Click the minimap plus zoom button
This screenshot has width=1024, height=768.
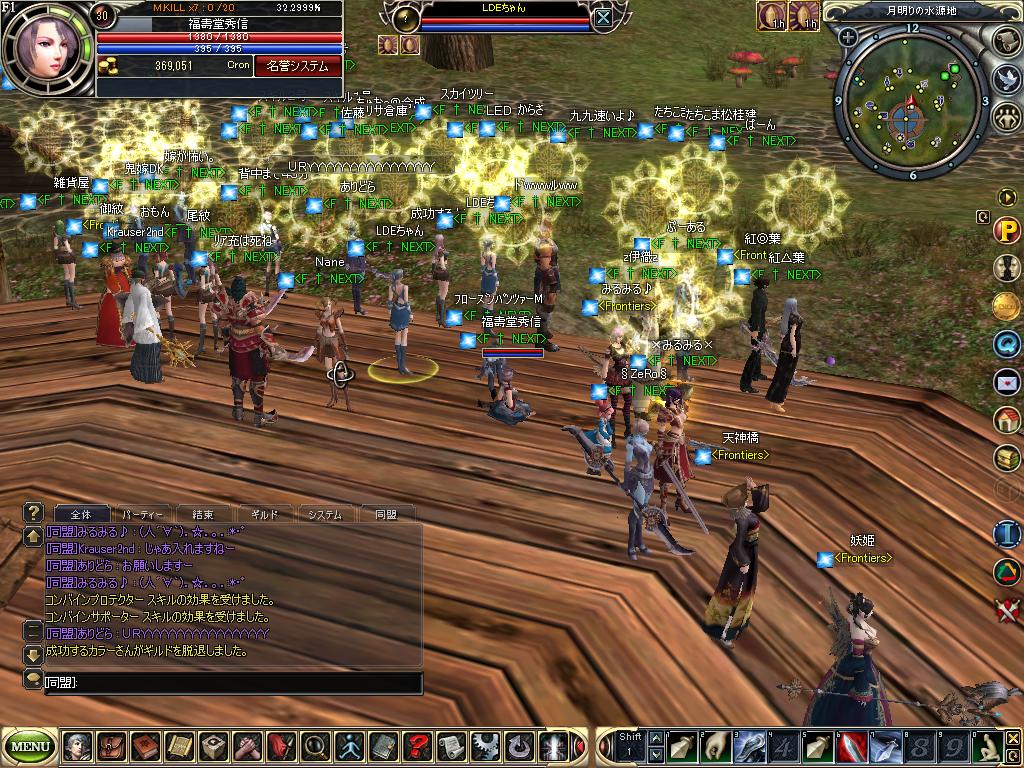[x=848, y=38]
